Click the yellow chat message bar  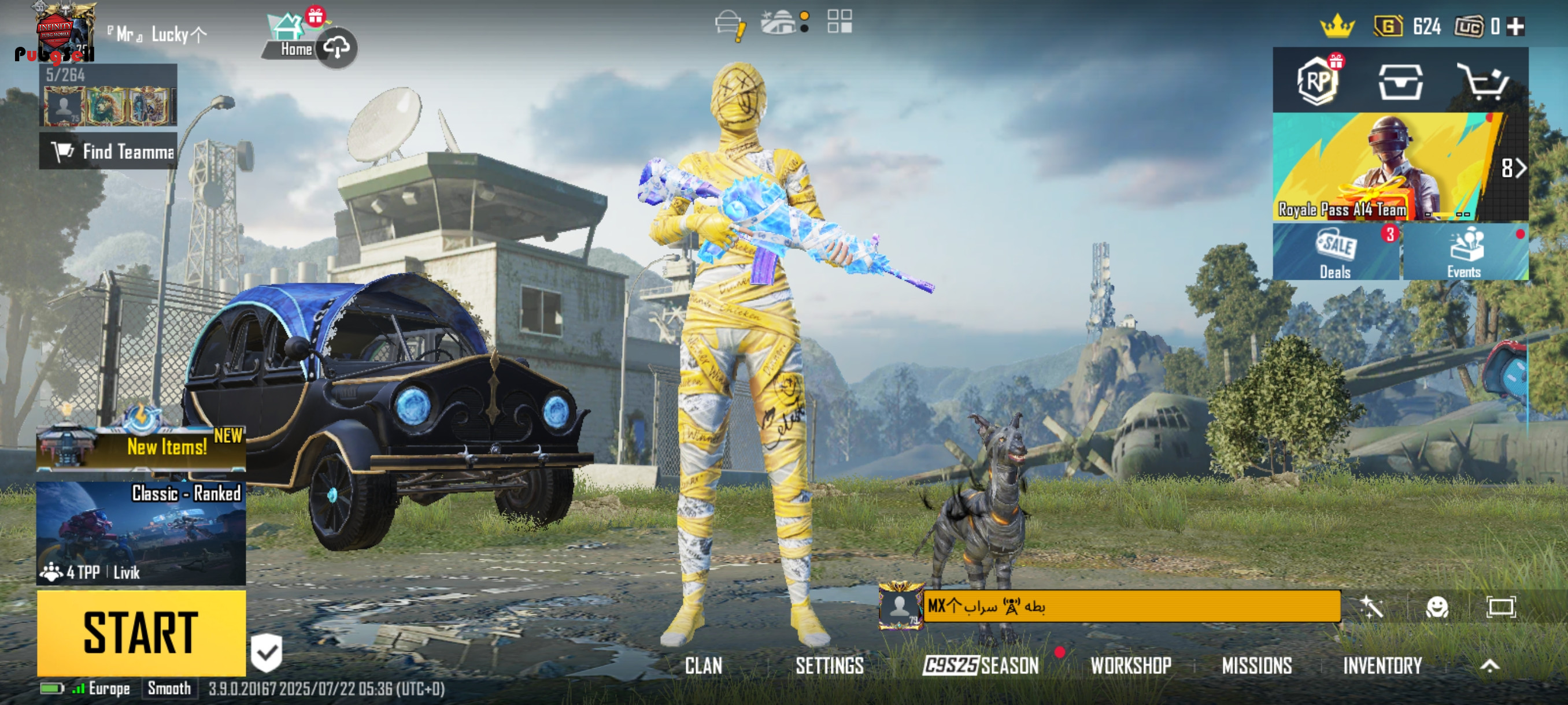pos(1131,606)
